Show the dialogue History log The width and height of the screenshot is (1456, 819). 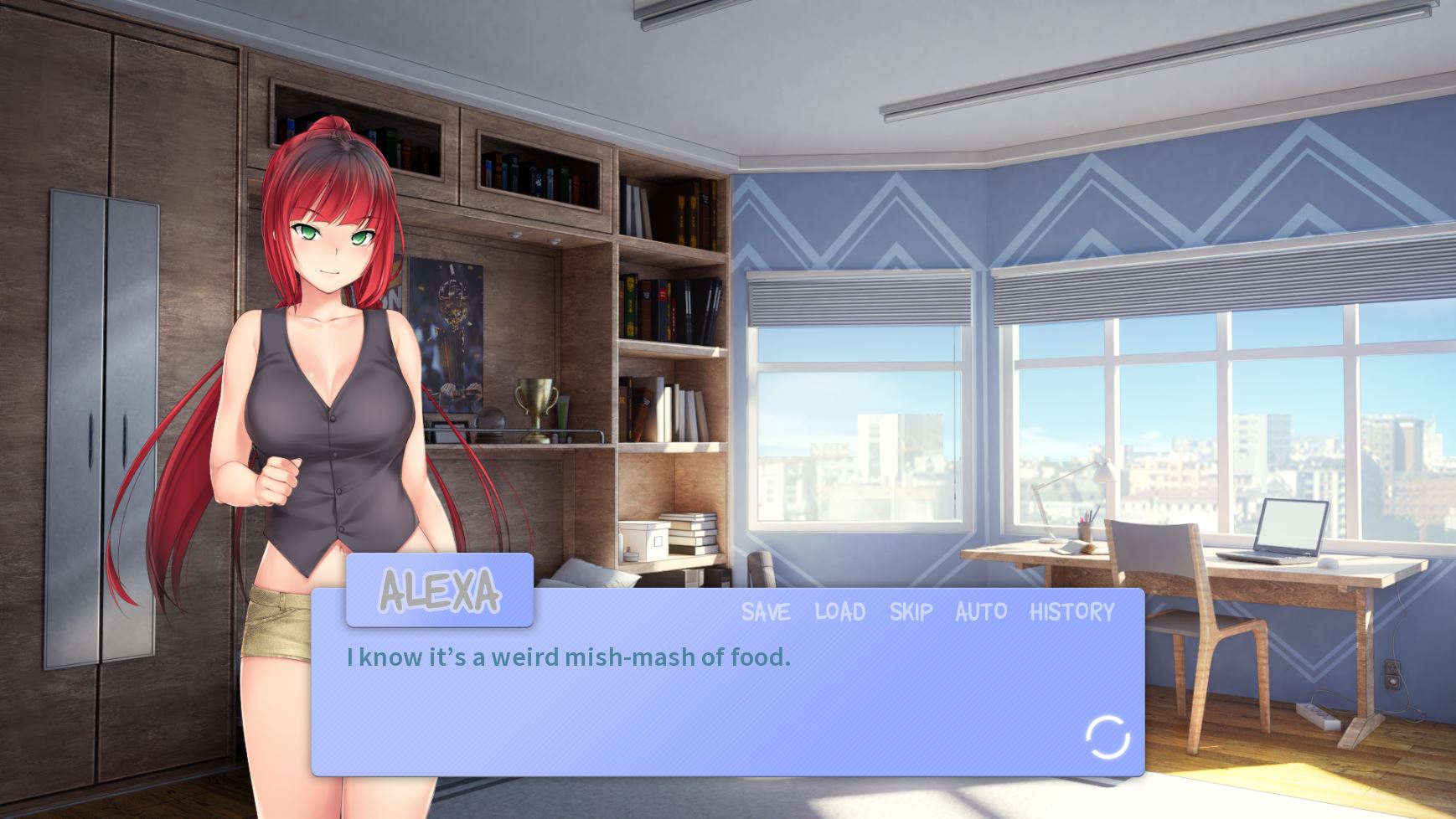(1071, 612)
